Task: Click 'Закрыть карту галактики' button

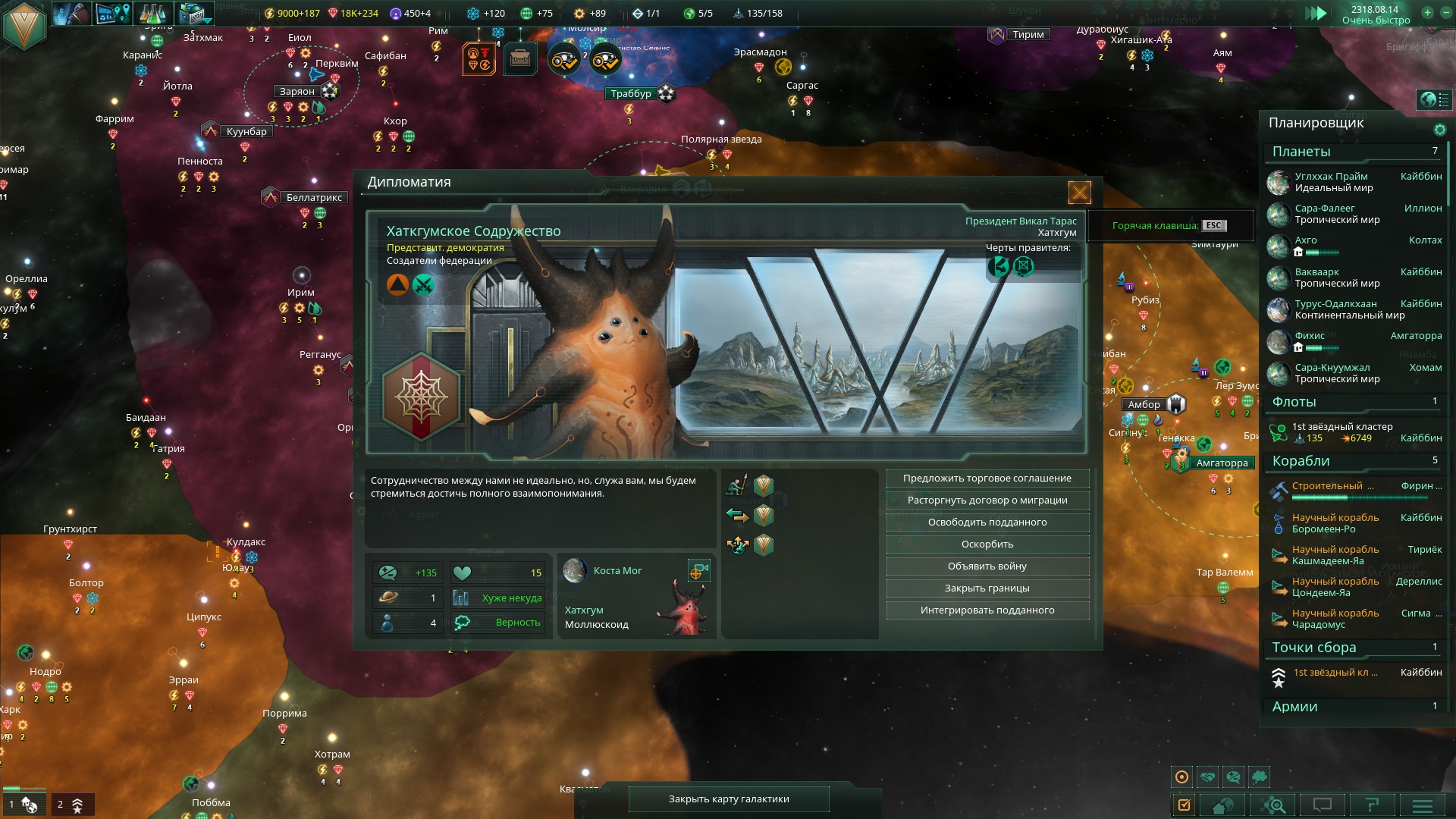Action: click(728, 799)
